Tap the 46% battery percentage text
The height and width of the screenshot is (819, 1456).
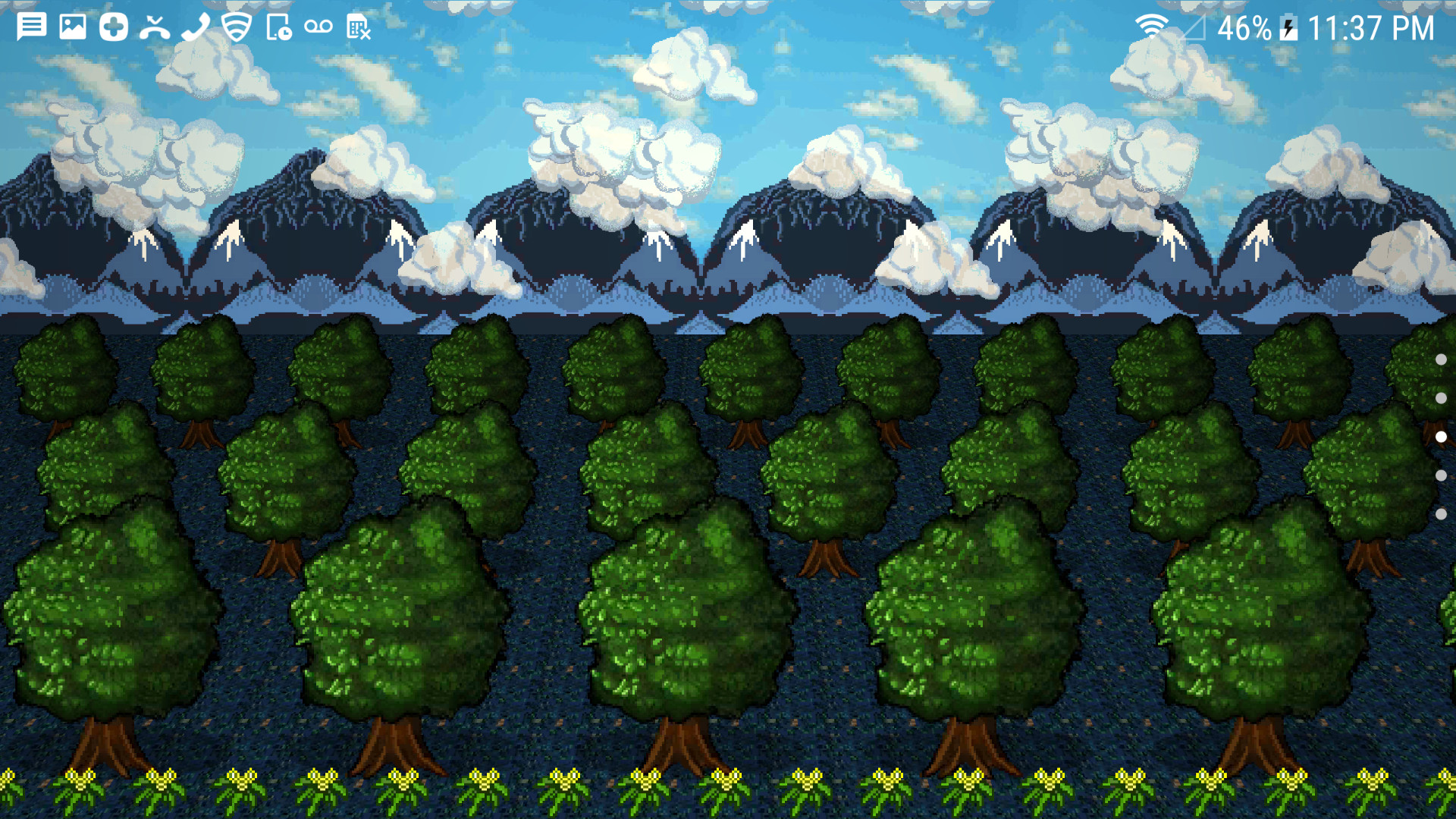[1244, 28]
